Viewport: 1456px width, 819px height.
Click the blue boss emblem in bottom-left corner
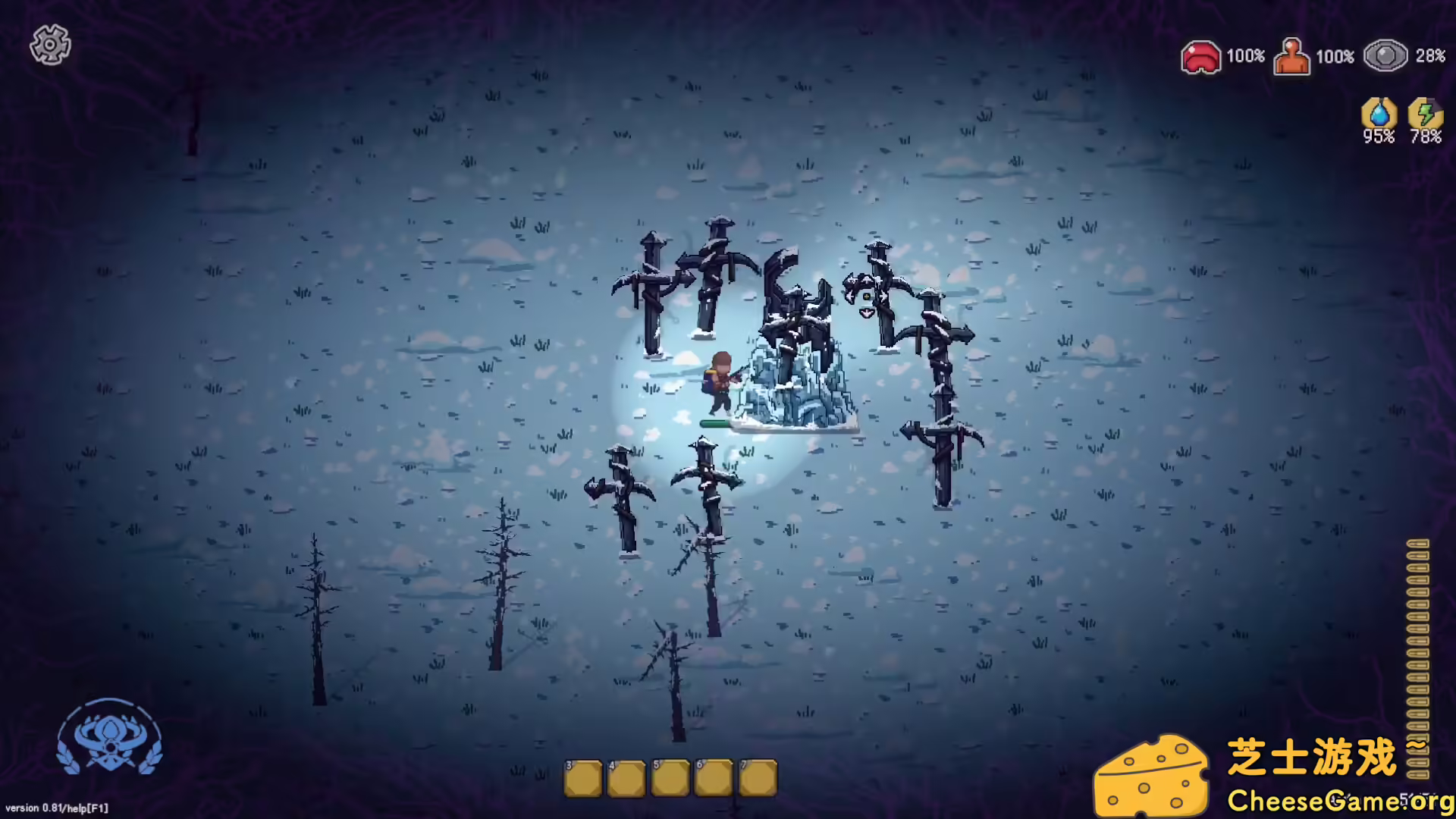tap(111, 739)
